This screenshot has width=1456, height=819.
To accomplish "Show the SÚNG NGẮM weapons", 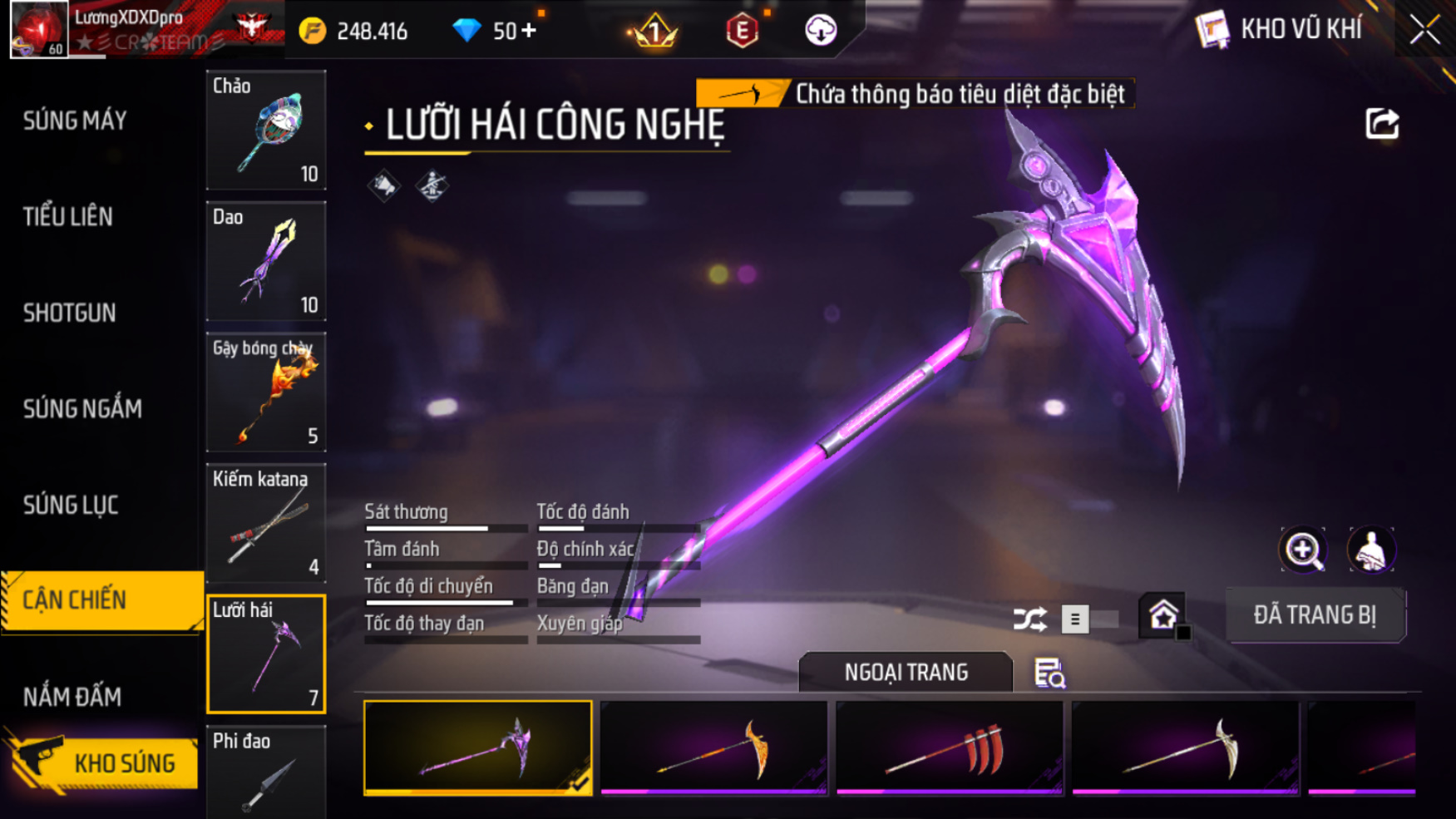I will [x=82, y=409].
